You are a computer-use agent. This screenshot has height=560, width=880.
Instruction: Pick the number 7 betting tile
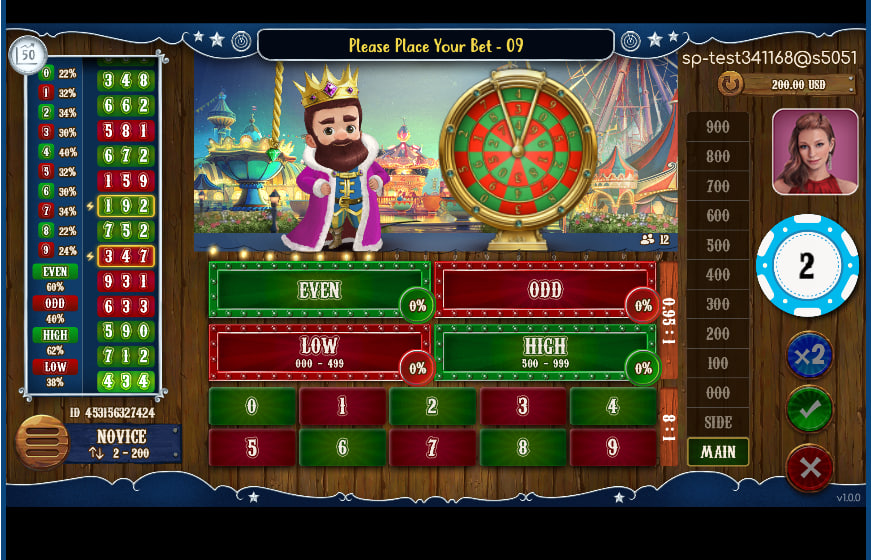pyautogui.click(x=433, y=448)
